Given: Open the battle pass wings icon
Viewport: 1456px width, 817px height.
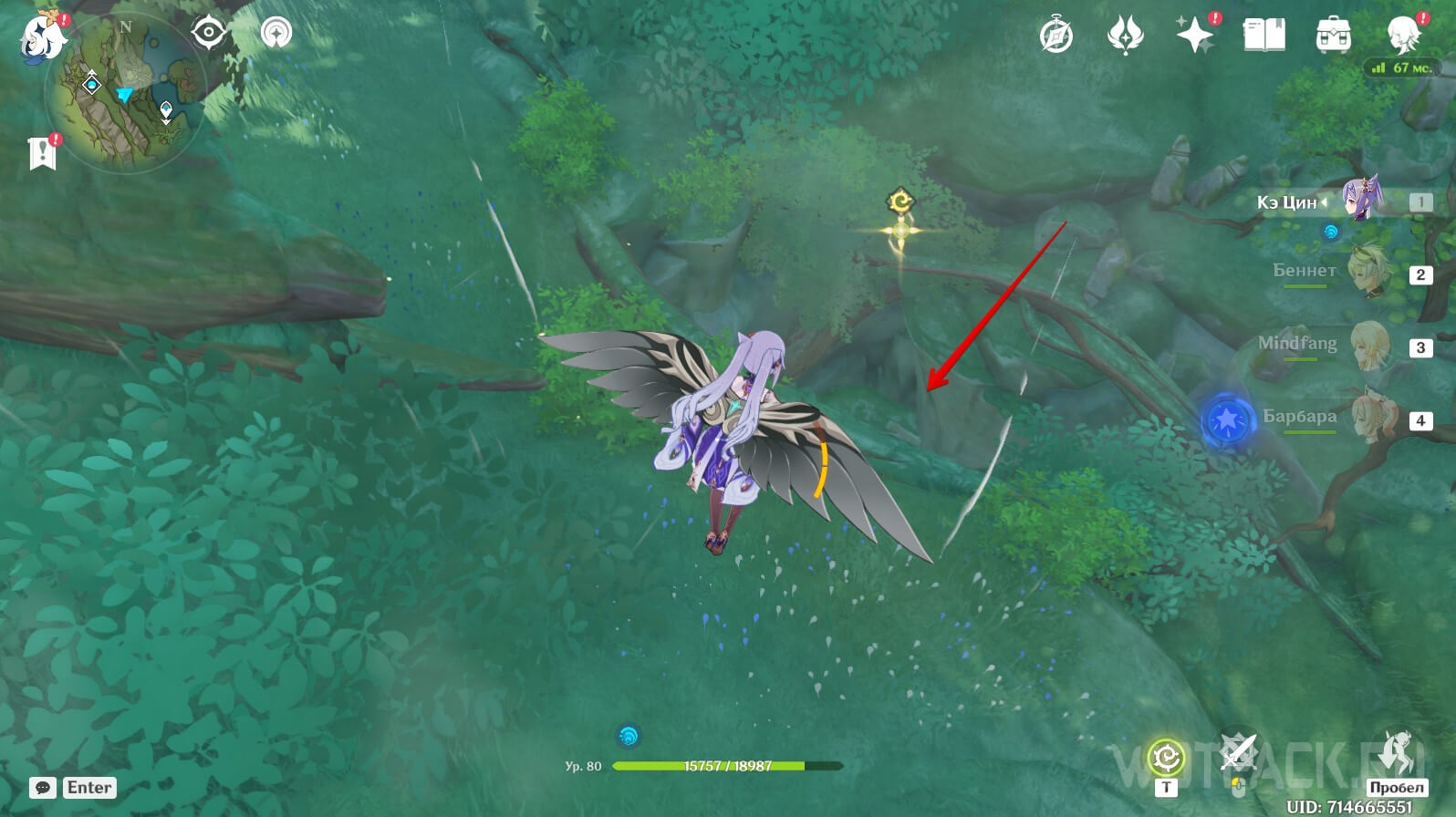Looking at the screenshot, I should 1124,36.
